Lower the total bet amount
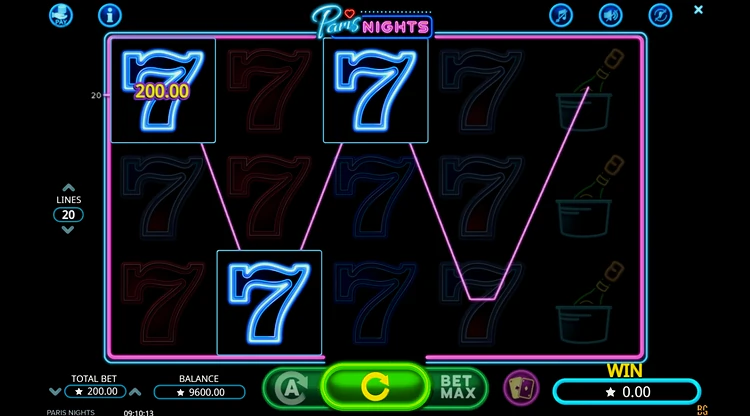 (54, 392)
